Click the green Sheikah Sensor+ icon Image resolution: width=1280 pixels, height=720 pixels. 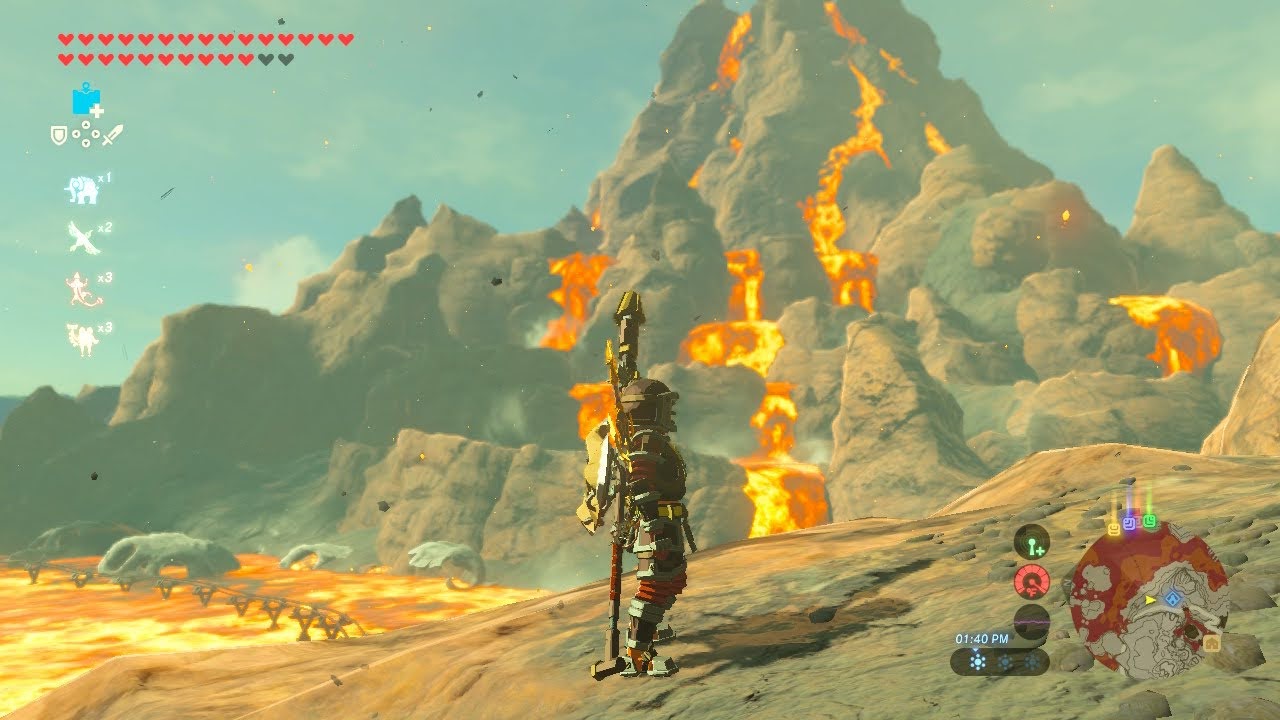[x=1030, y=543]
